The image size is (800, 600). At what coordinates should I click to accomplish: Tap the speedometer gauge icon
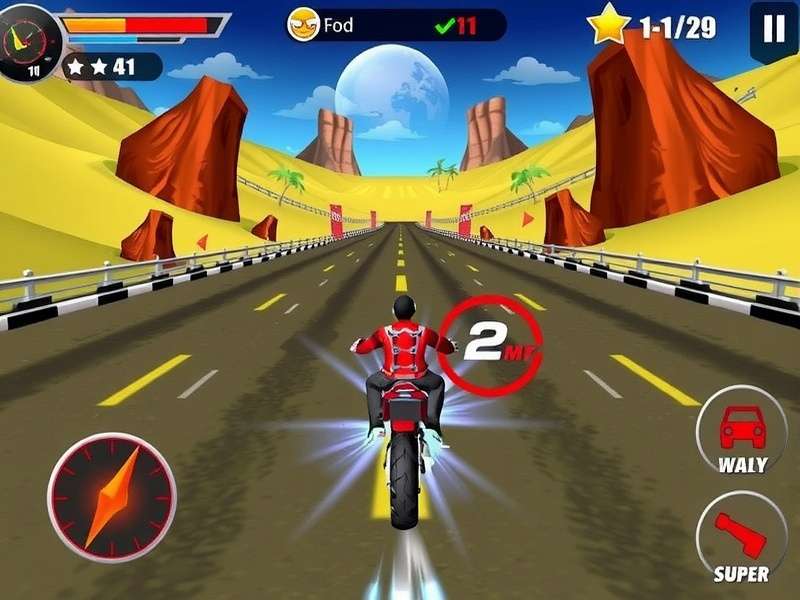pos(28,41)
